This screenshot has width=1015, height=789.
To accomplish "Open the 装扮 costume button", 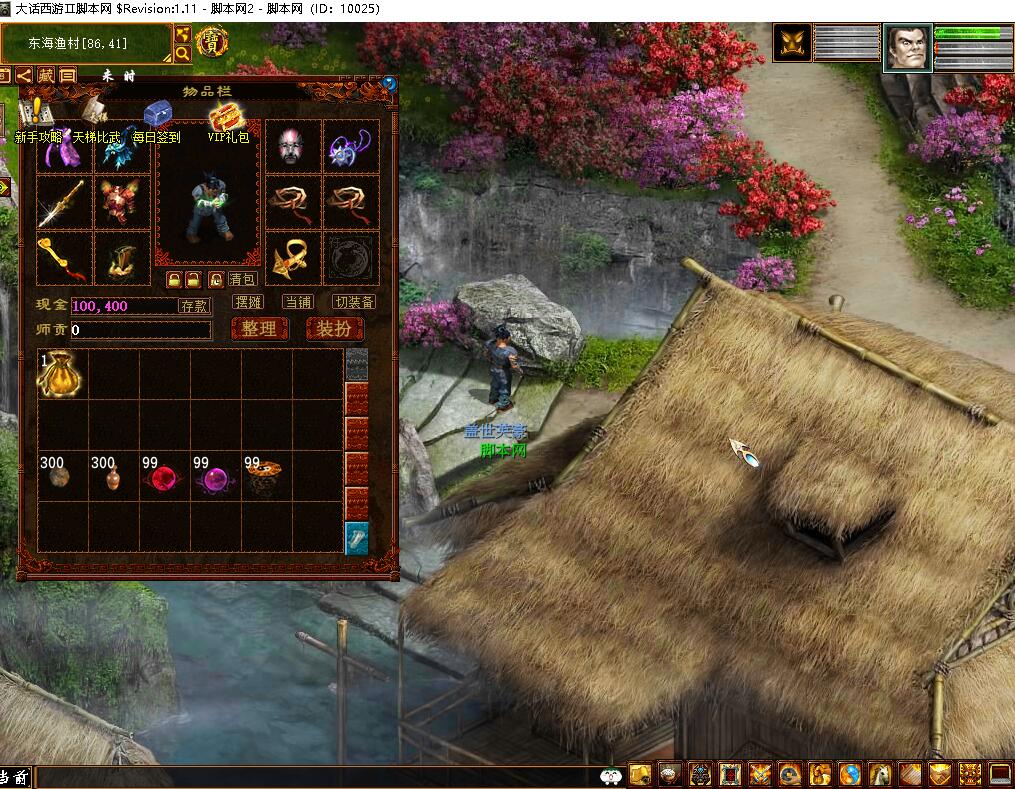I will point(334,329).
